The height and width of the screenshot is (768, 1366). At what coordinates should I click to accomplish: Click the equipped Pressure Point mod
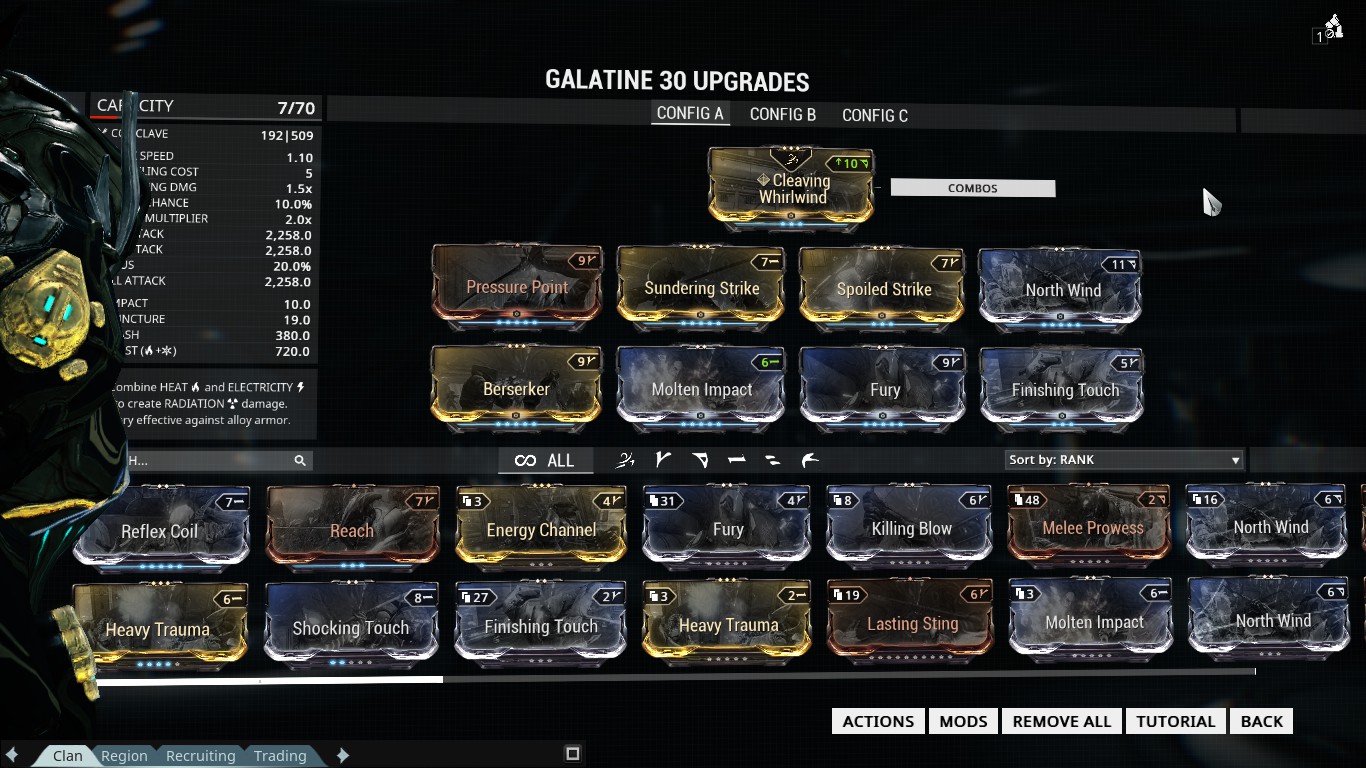[517, 287]
